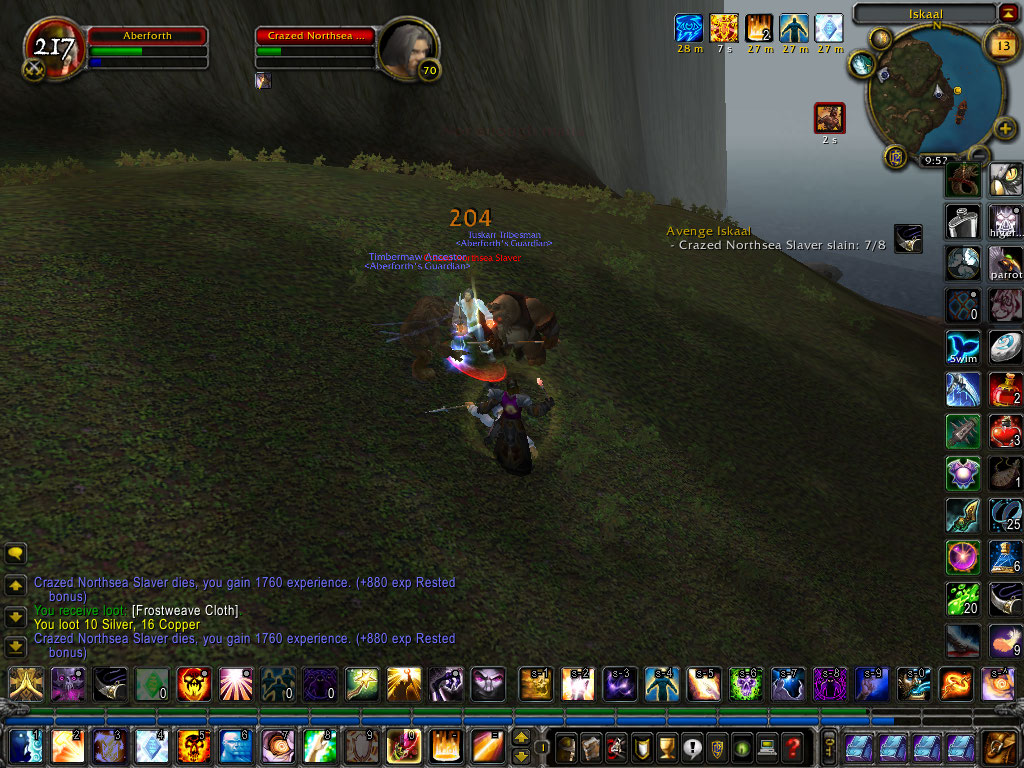Image resolution: width=1024 pixels, height=768 pixels.
Task: Open the main backpack bag
Action: click(1001, 746)
